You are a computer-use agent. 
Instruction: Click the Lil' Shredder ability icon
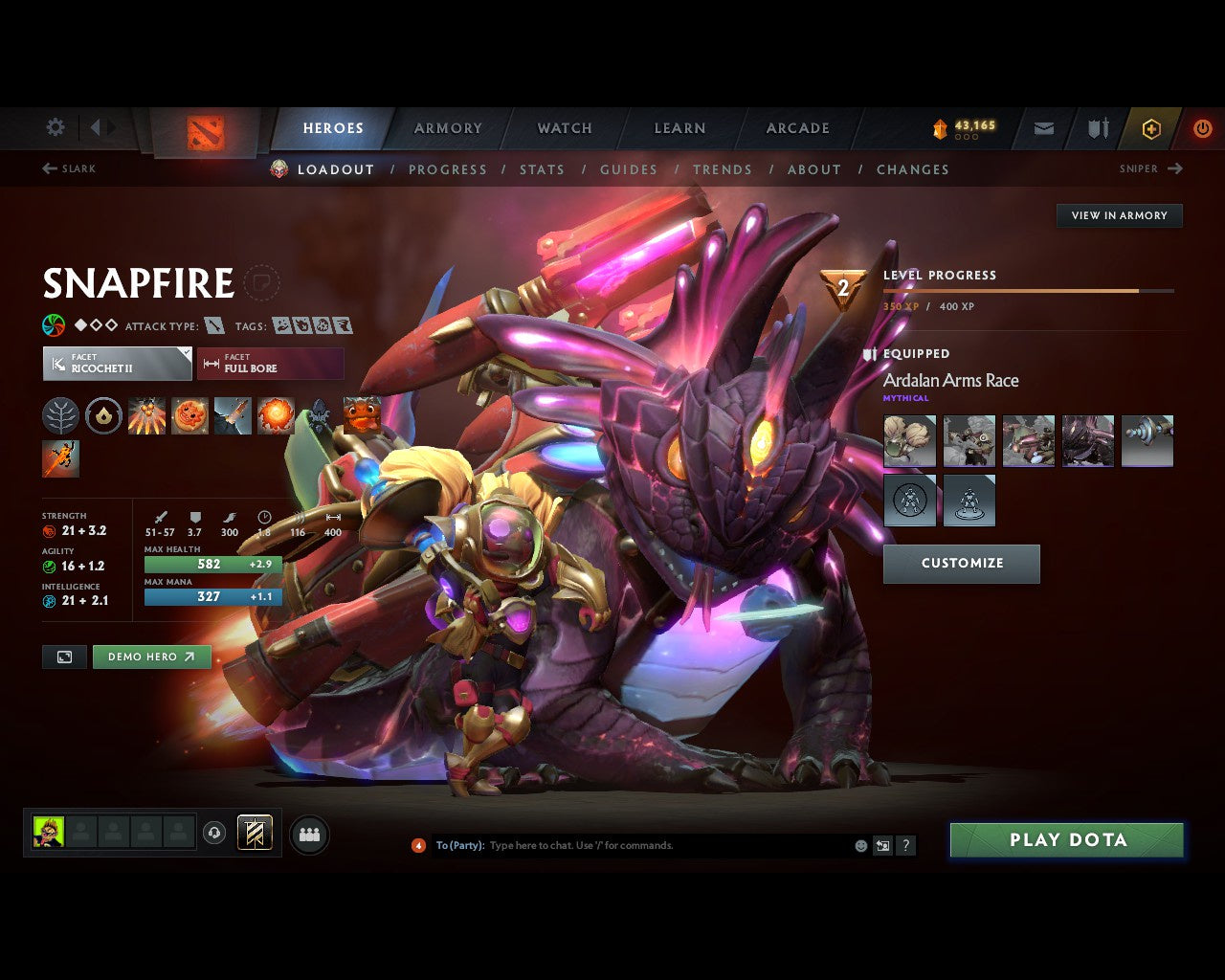[233, 416]
